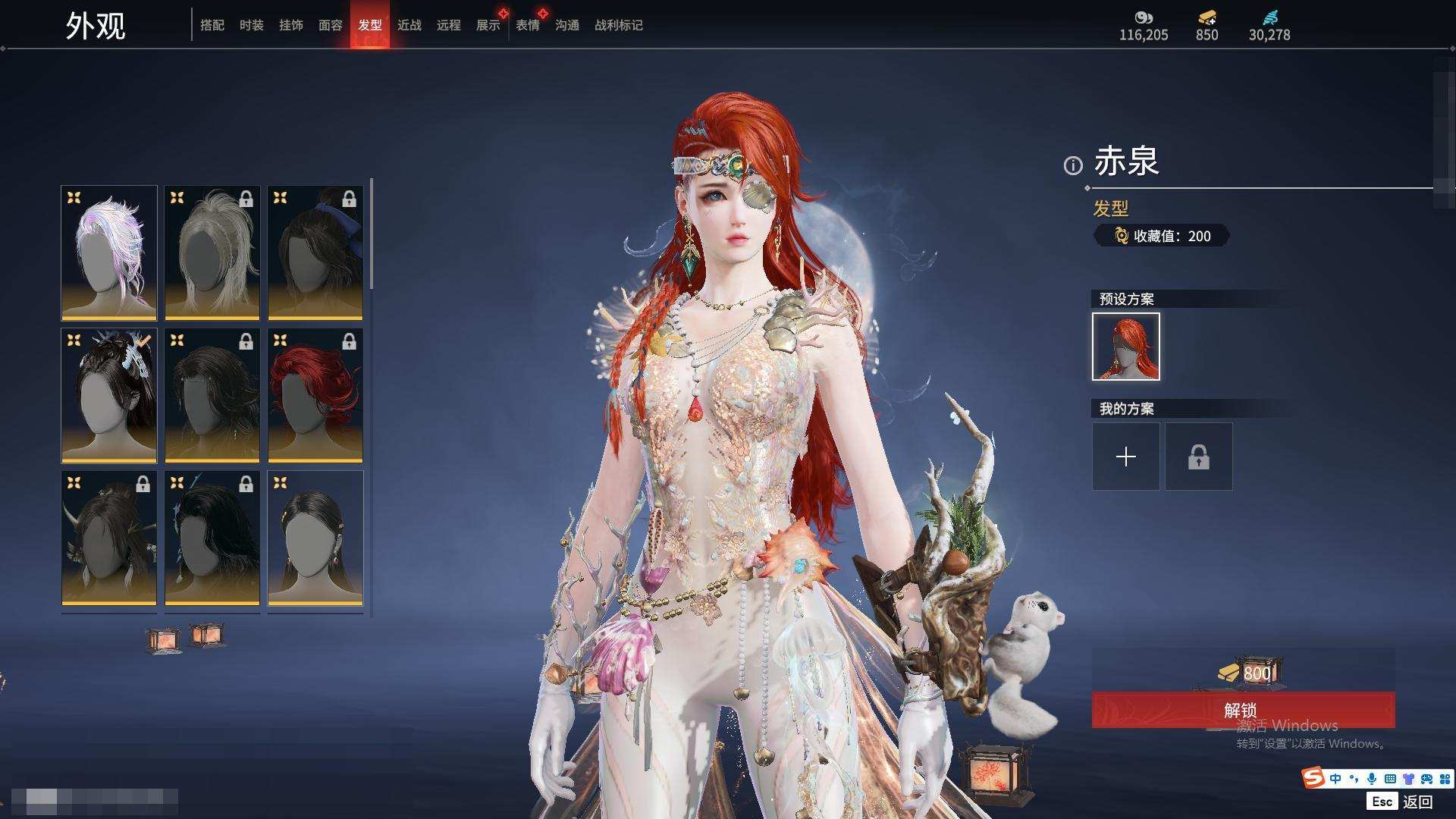The width and height of the screenshot is (1456, 819).
Task: Show the 展示 display tab
Action: (488, 25)
